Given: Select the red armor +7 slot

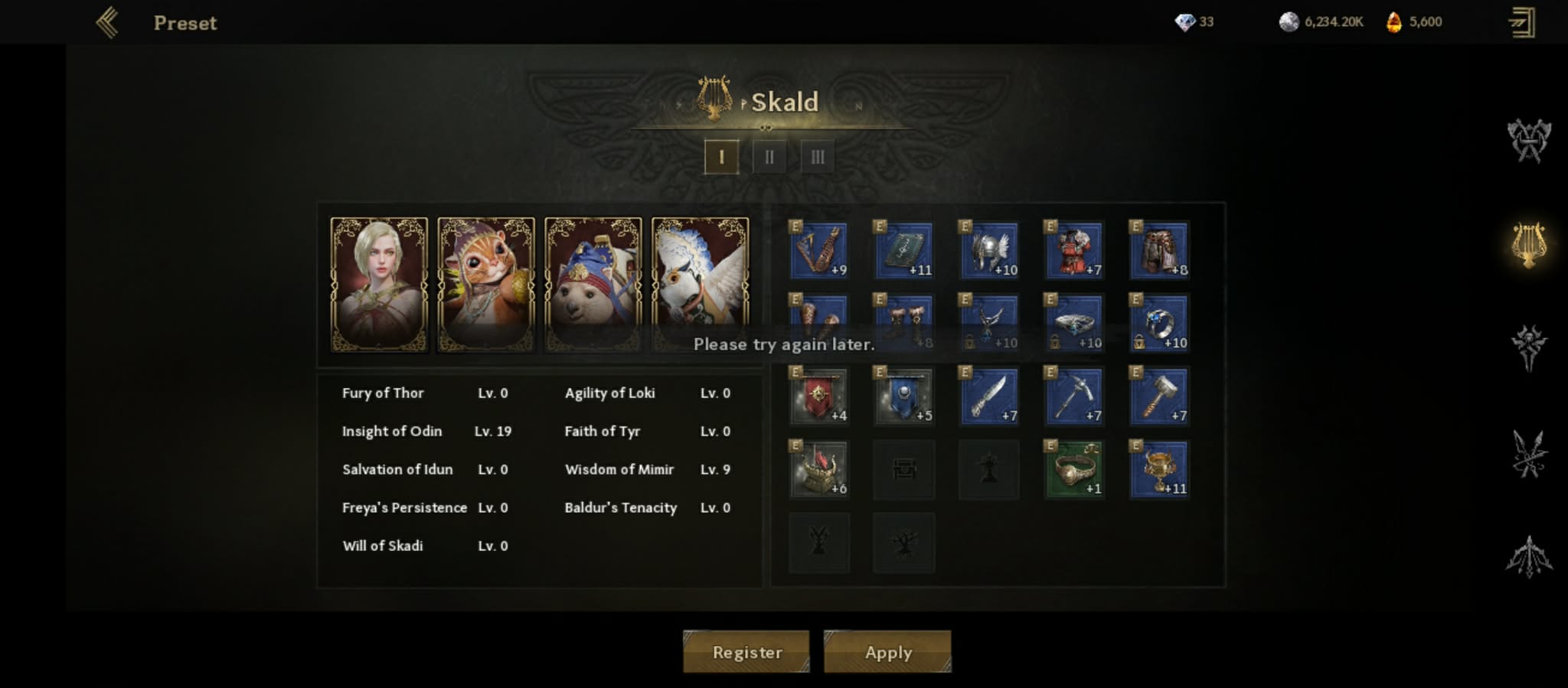Looking at the screenshot, I should click(x=1074, y=250).
